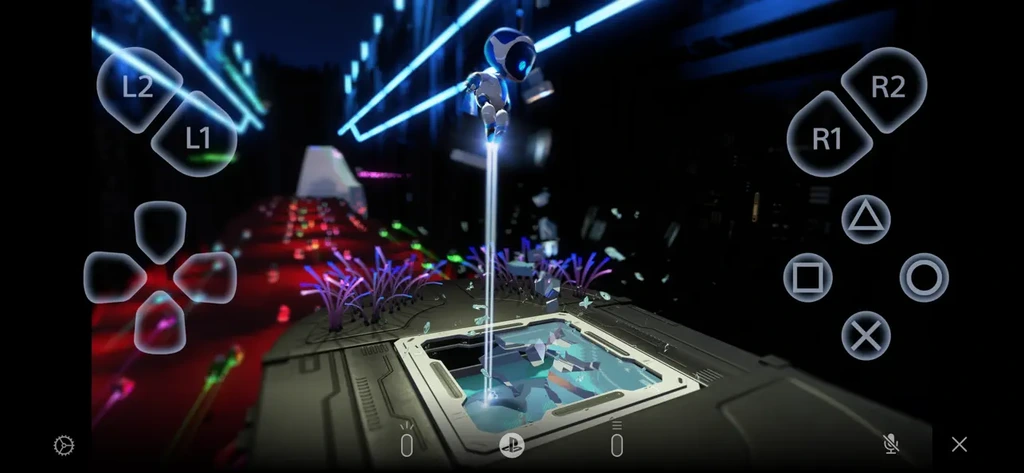The width and height of the screenshot is (1024, 473).
Task: Tap the cross face button
Action: point(866,335)
